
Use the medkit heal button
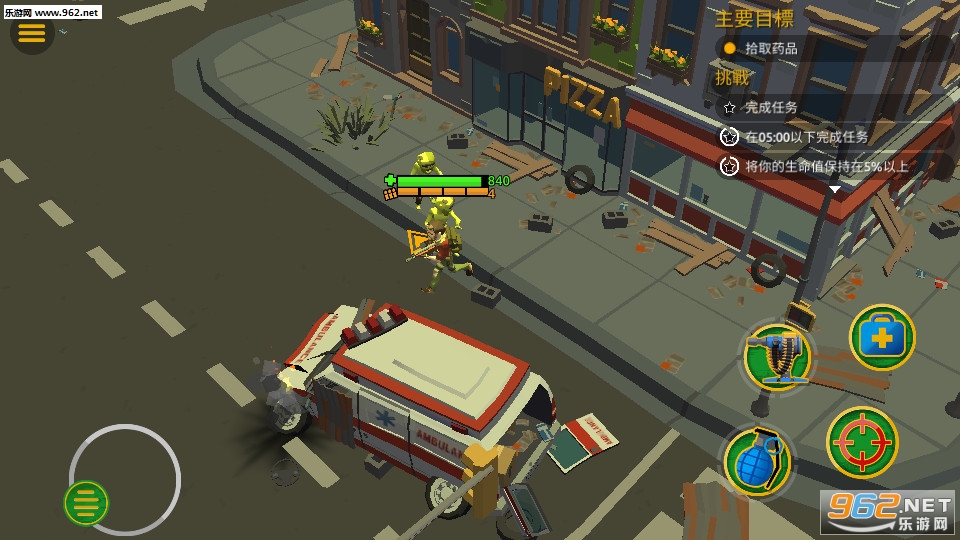click(882, 338)
